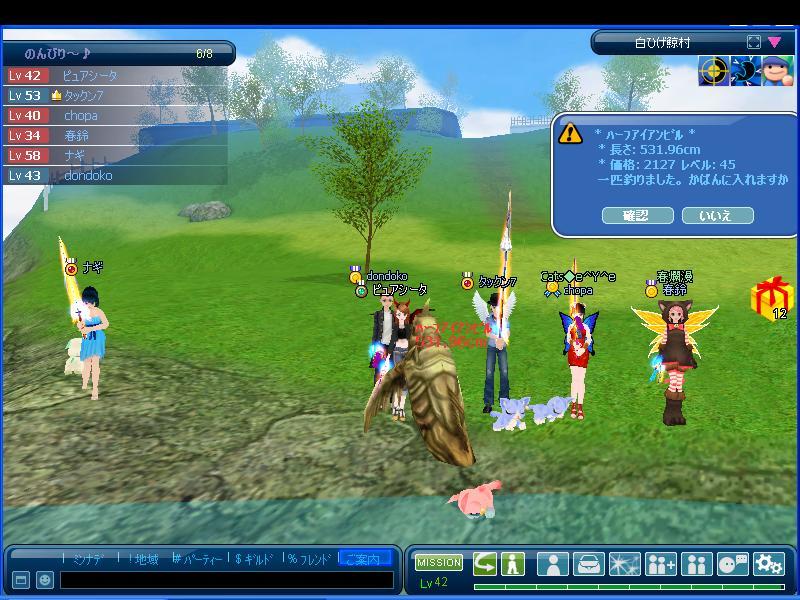Open the gift box present icon
800x600 pixels.
(x=770, y=296)
